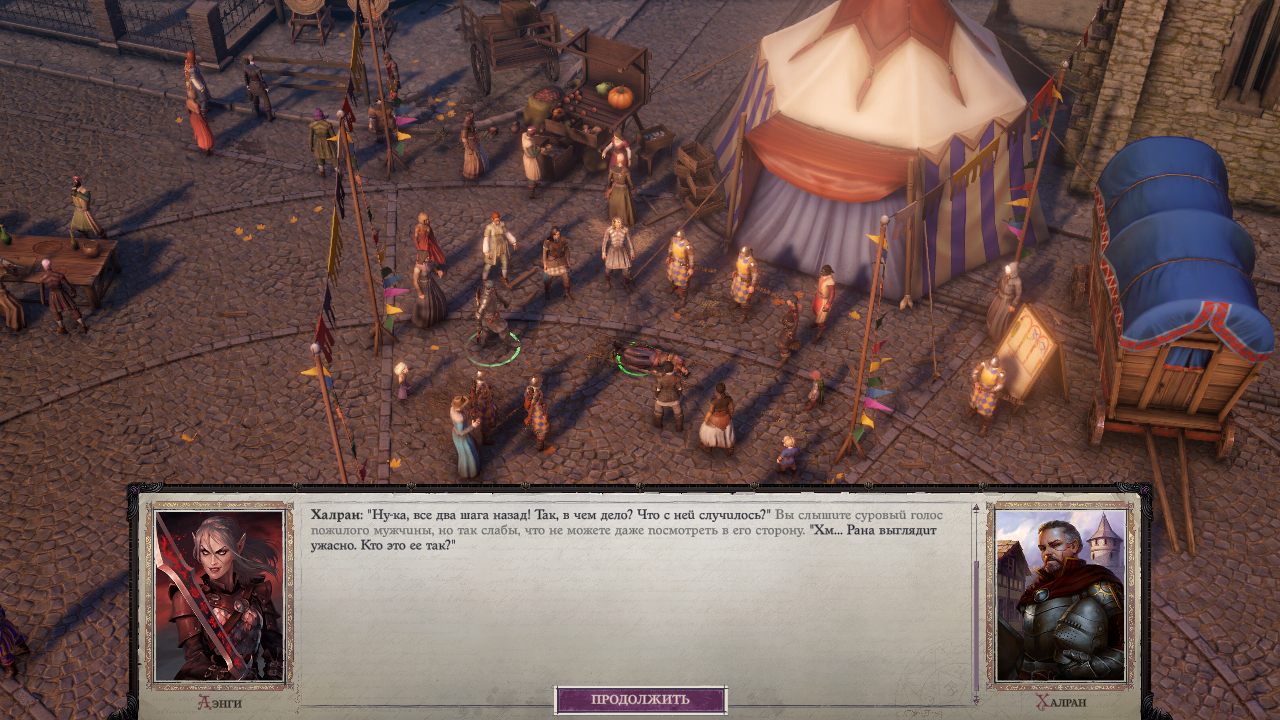Continue the dialogue with Продолжить button

[640, 699]
